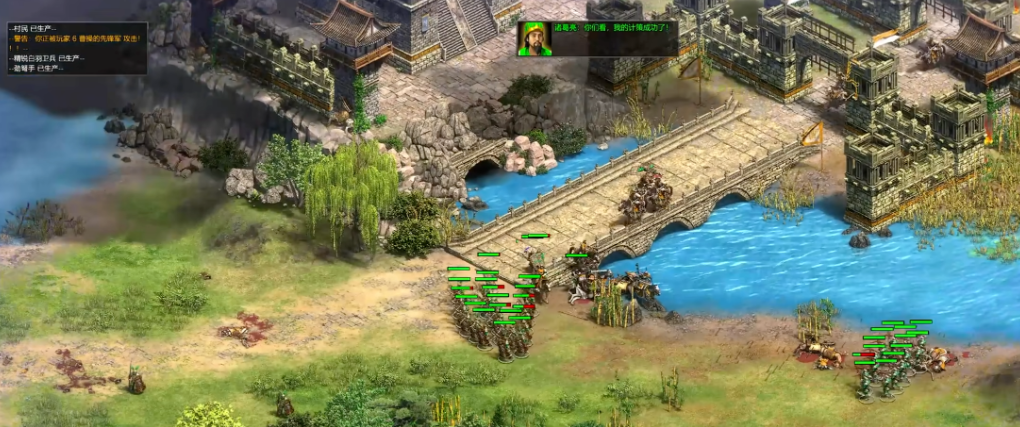This screenshot has width=1020, height=427.
Task: Select the event notification log panel
Action: (x=74, y=46)
